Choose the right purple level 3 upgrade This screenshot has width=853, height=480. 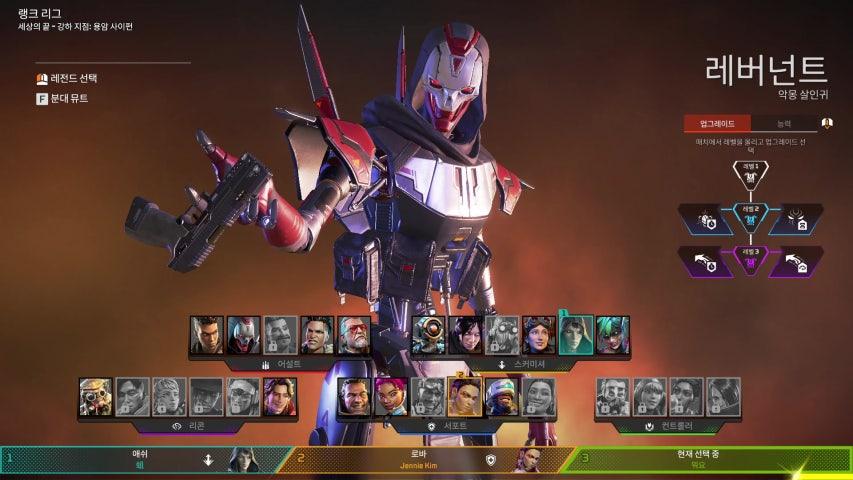(x=797, y=261)
